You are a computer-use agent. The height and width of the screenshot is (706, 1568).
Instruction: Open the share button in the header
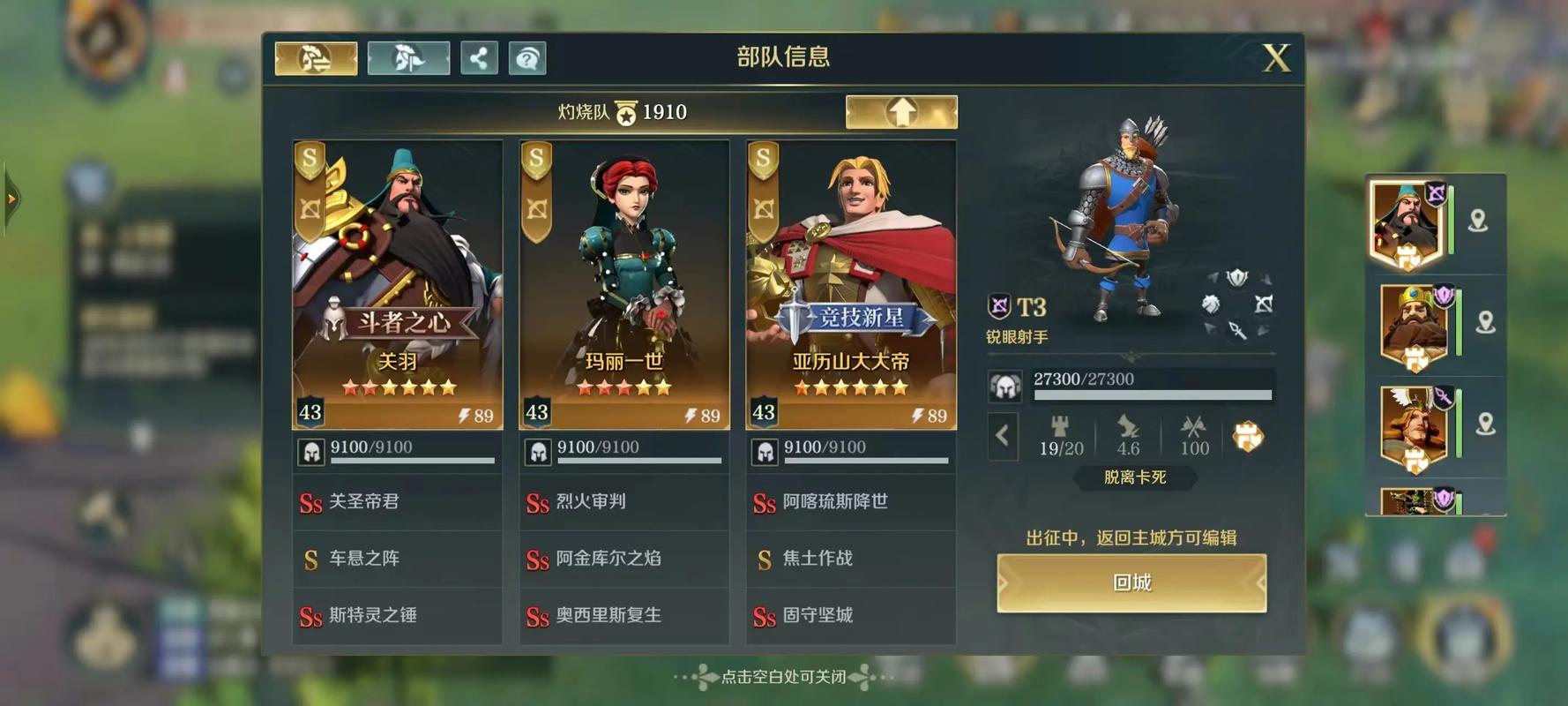[x=479, y=58]
